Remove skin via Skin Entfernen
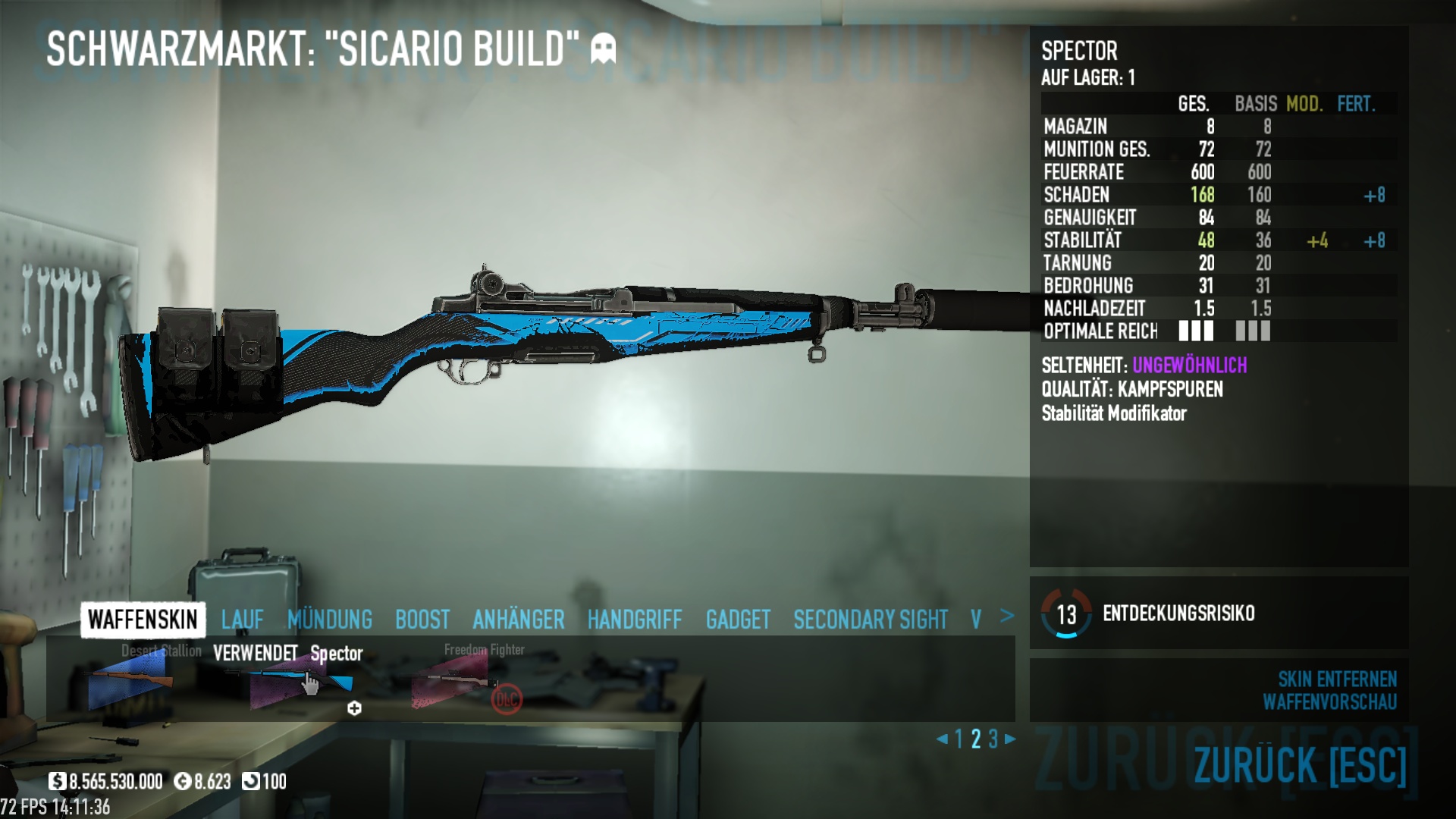The width and height of the screenshot is (1456, 819). coord(1337,679)
